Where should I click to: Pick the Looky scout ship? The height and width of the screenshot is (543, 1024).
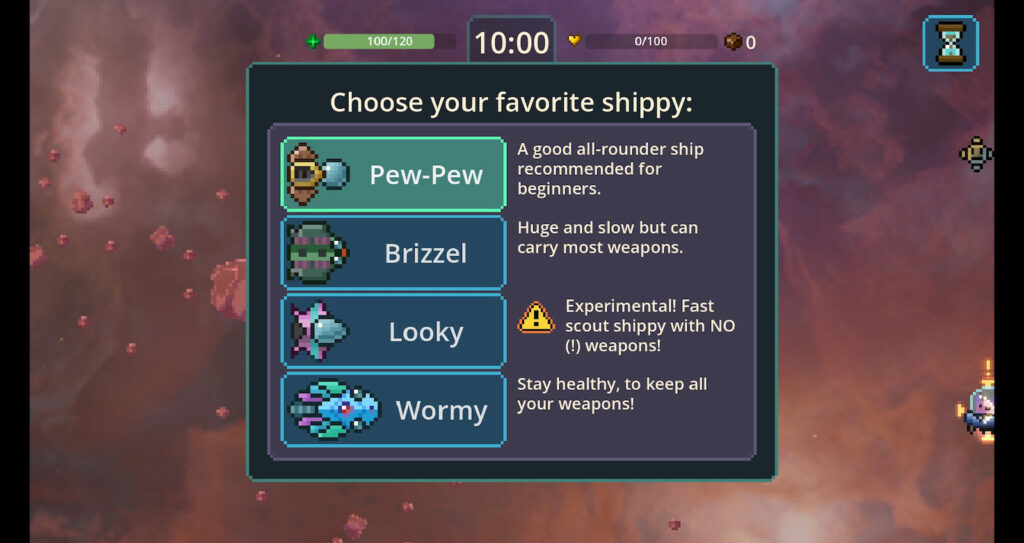[x=393, y=331]
